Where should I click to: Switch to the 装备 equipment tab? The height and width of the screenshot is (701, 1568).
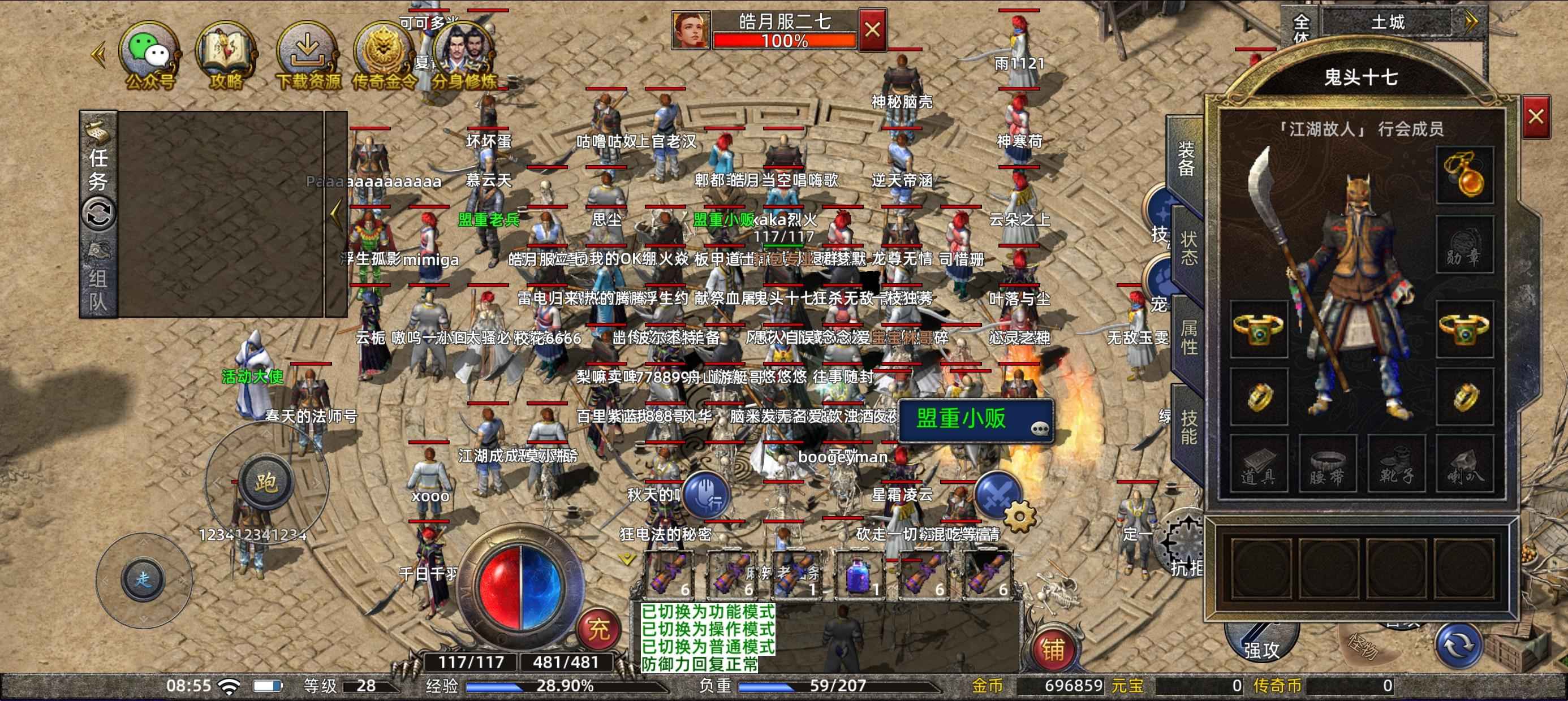(1186, 159)
